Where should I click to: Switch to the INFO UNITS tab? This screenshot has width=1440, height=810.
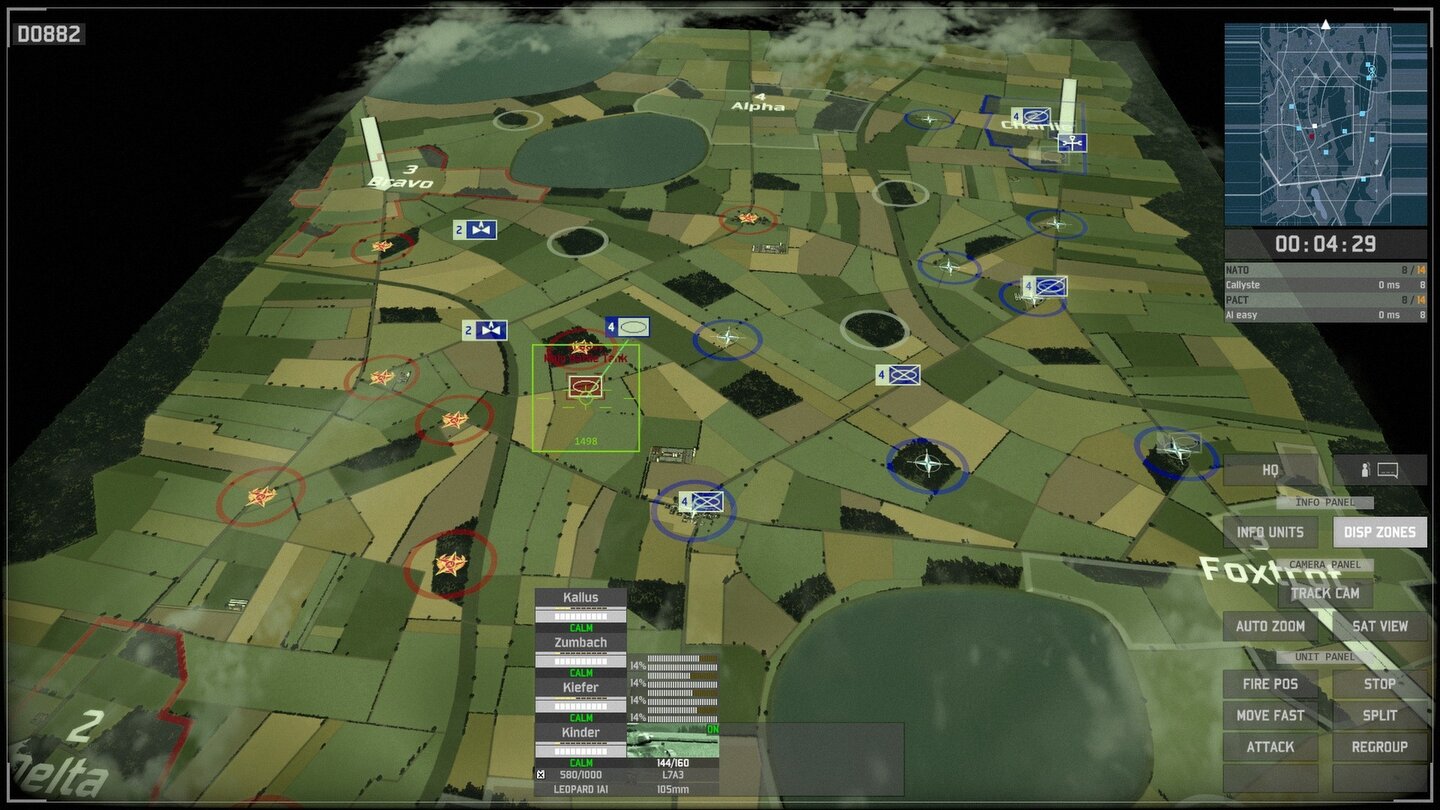(1272, 532)
